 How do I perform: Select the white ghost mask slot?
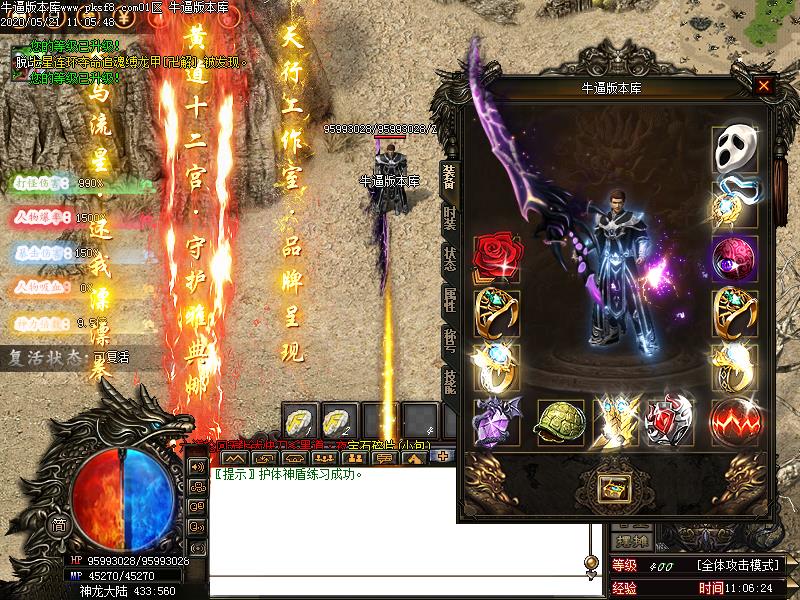[734, 149]
